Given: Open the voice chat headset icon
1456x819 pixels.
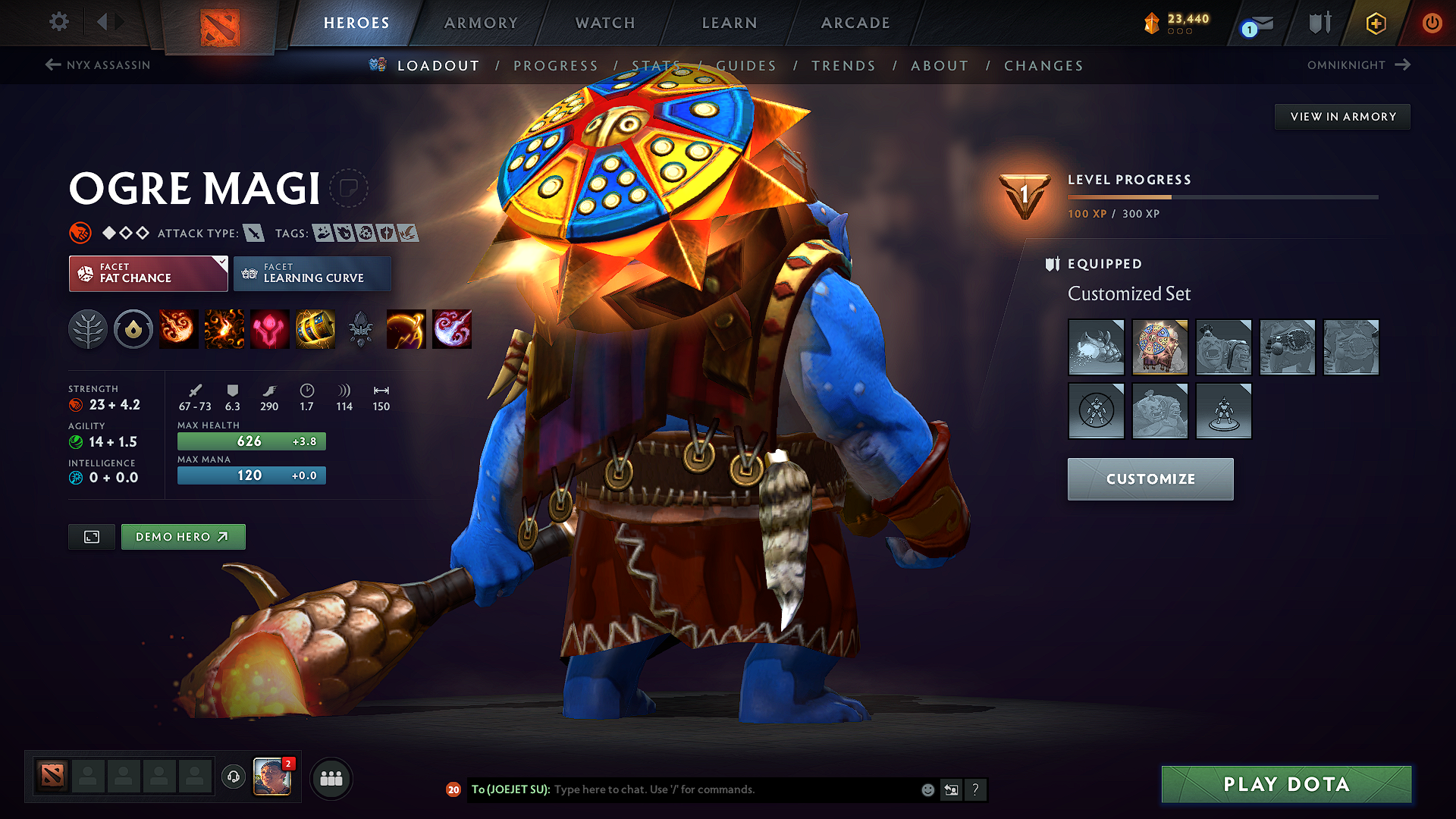Looking at the screenshot, I should [233, 777].
